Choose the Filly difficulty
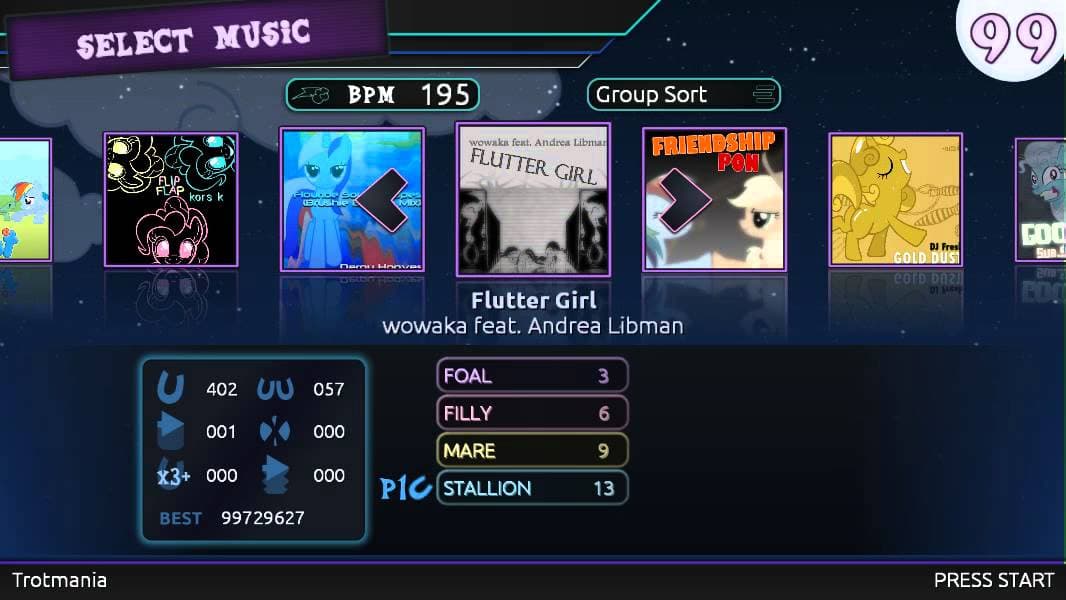The width and height of the screenshot is (1066, 600). tap(532, 413)
